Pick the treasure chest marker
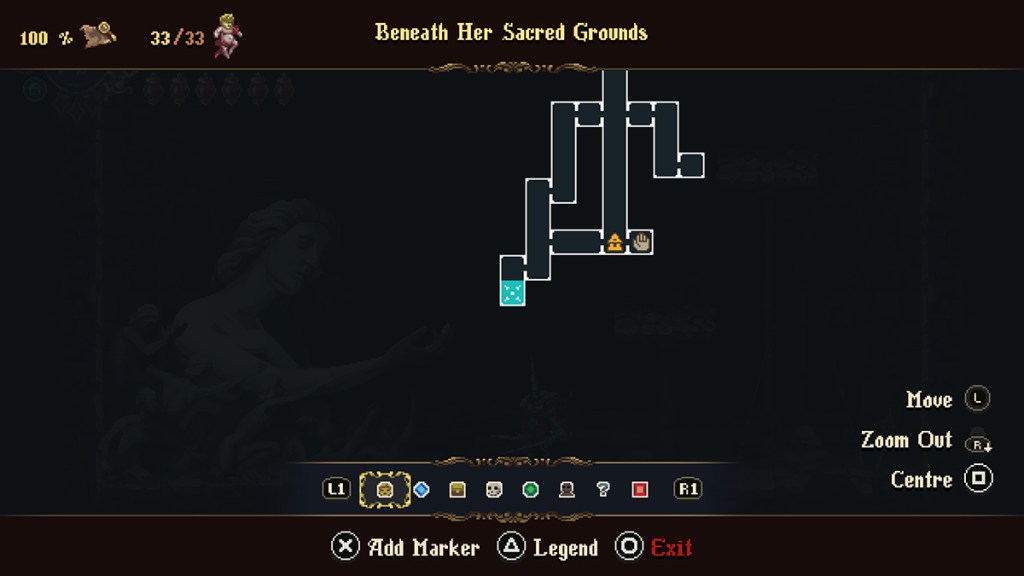Viewport: 1024px width, 576px height. click(458, 489)
